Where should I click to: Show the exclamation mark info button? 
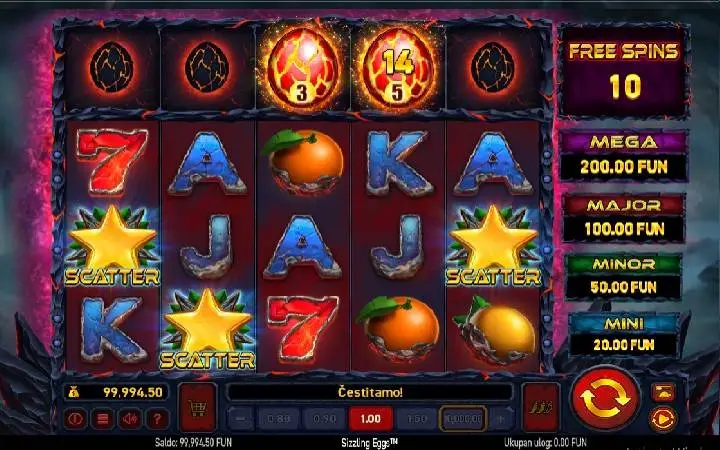(x=75, y=419)
